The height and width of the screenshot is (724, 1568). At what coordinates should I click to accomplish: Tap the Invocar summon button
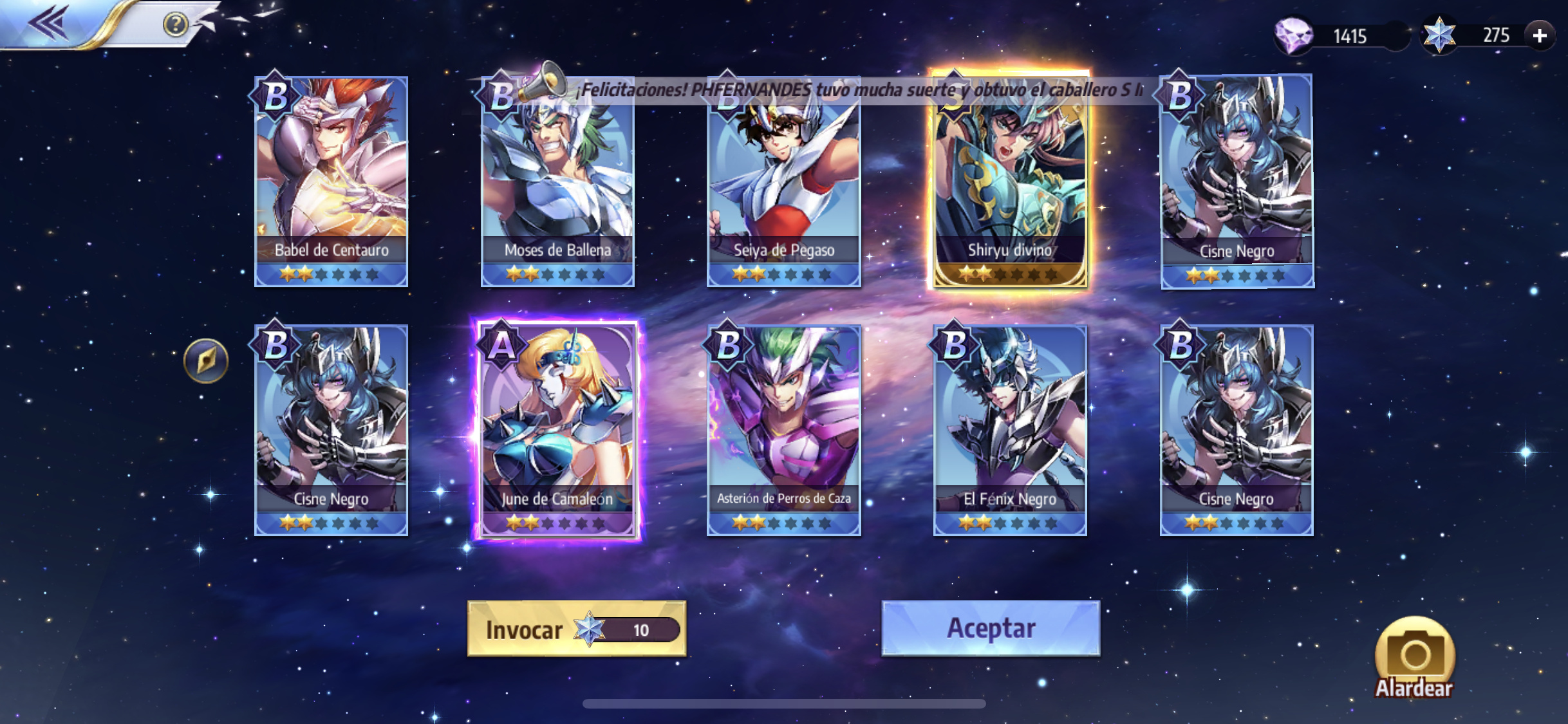tap(576, 629)
